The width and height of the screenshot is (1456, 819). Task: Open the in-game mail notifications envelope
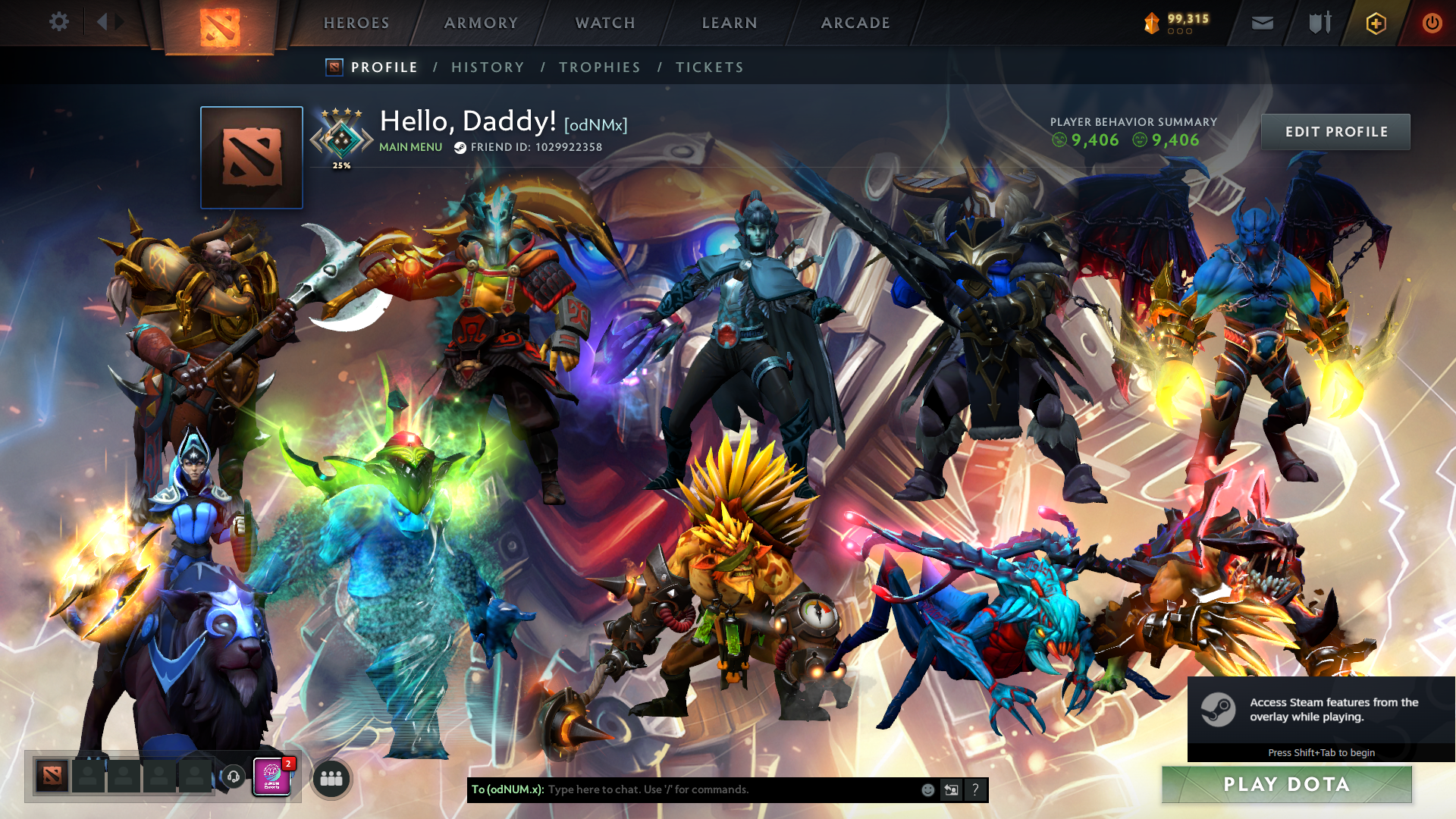(x=1262, y=23)
